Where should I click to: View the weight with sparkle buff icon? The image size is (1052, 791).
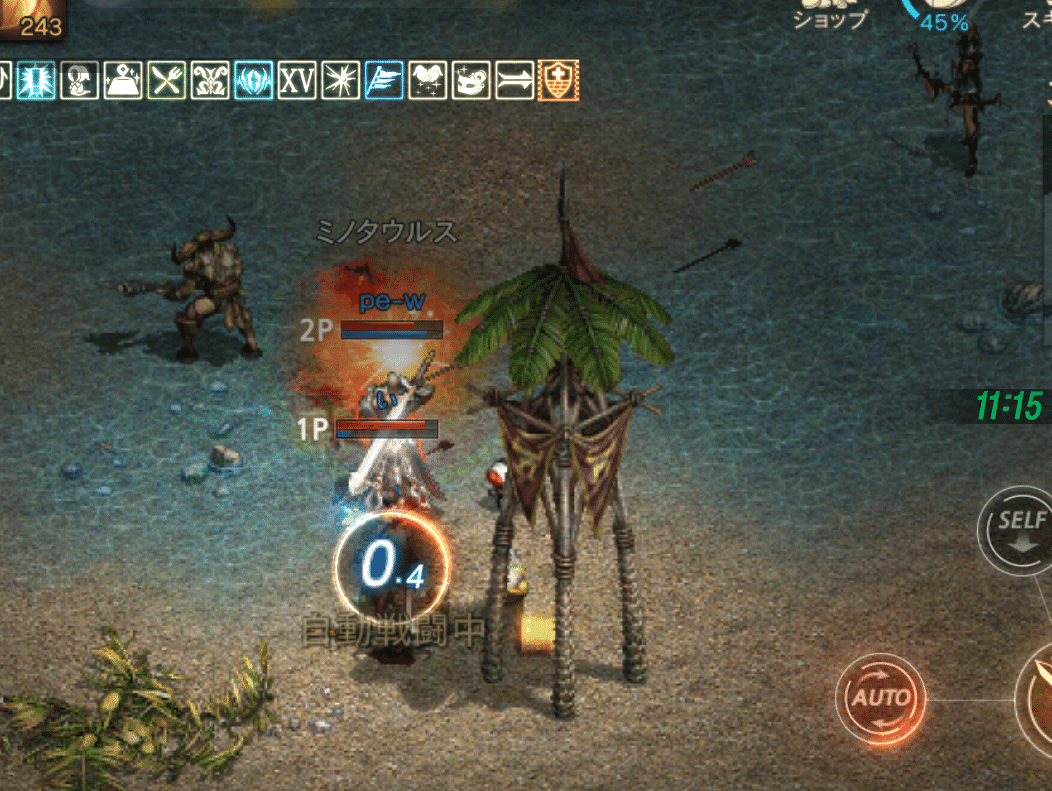(x=123, y=80)
